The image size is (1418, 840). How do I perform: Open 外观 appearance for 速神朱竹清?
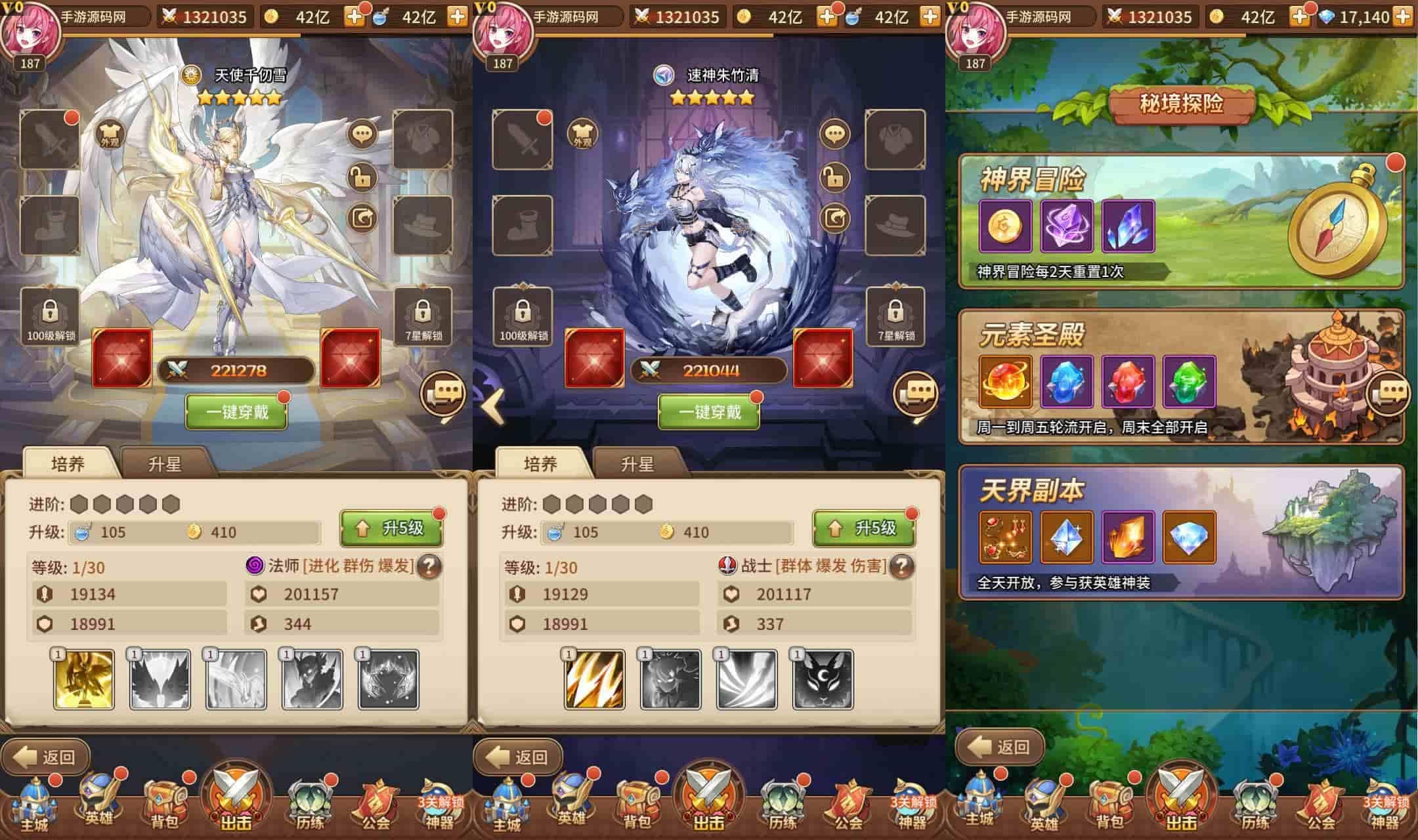pos(583,135)
